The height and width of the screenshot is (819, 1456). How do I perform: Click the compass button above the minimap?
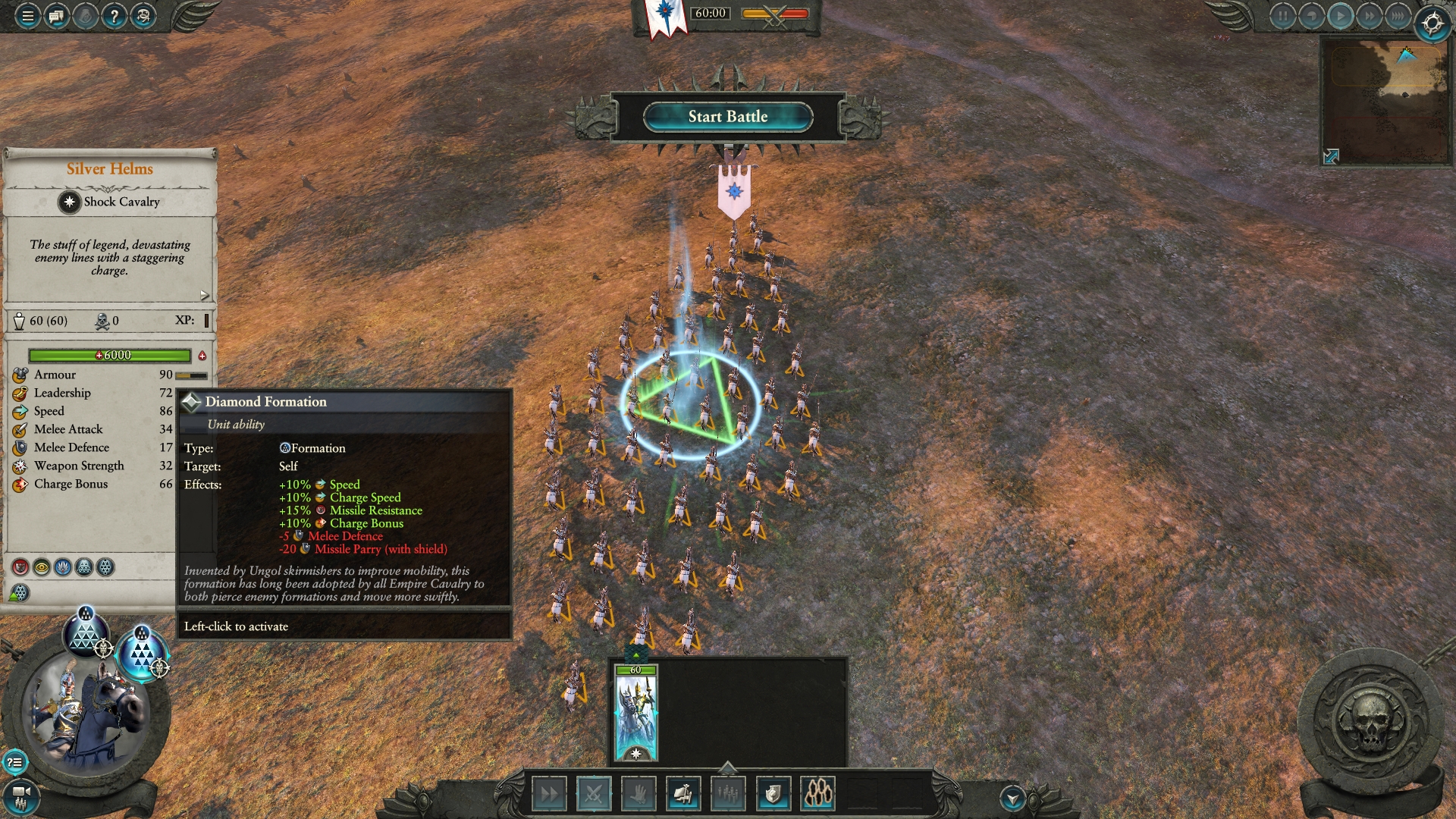1432,24
